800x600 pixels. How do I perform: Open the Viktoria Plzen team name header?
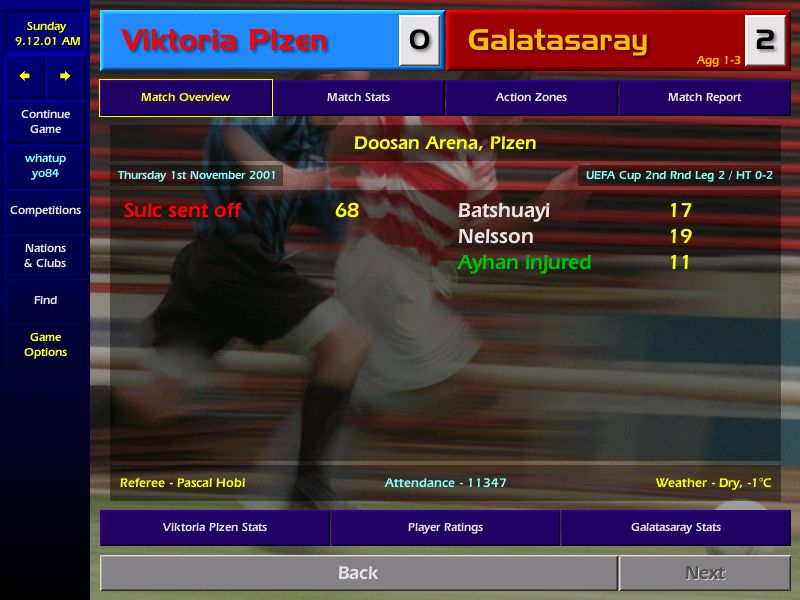(225, 41)
